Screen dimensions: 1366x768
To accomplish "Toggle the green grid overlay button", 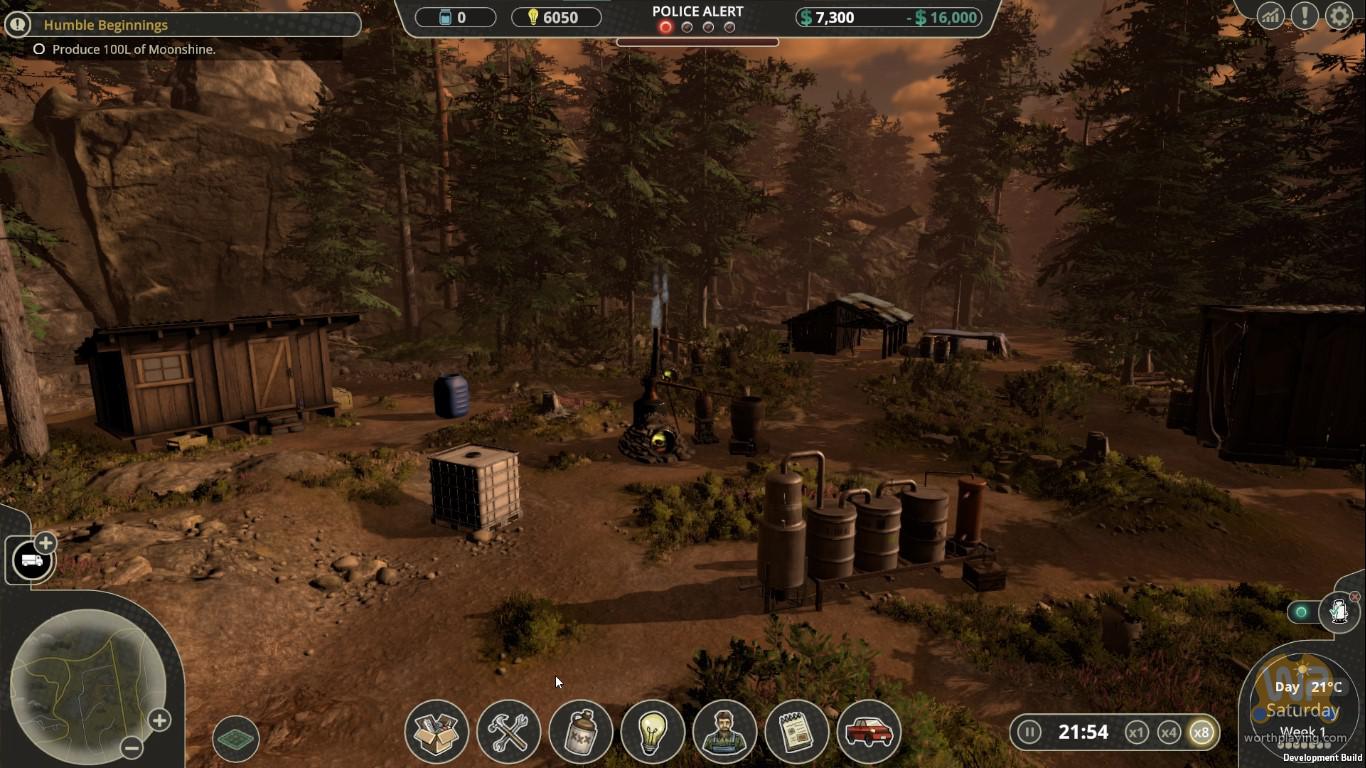I will point(236,740).
